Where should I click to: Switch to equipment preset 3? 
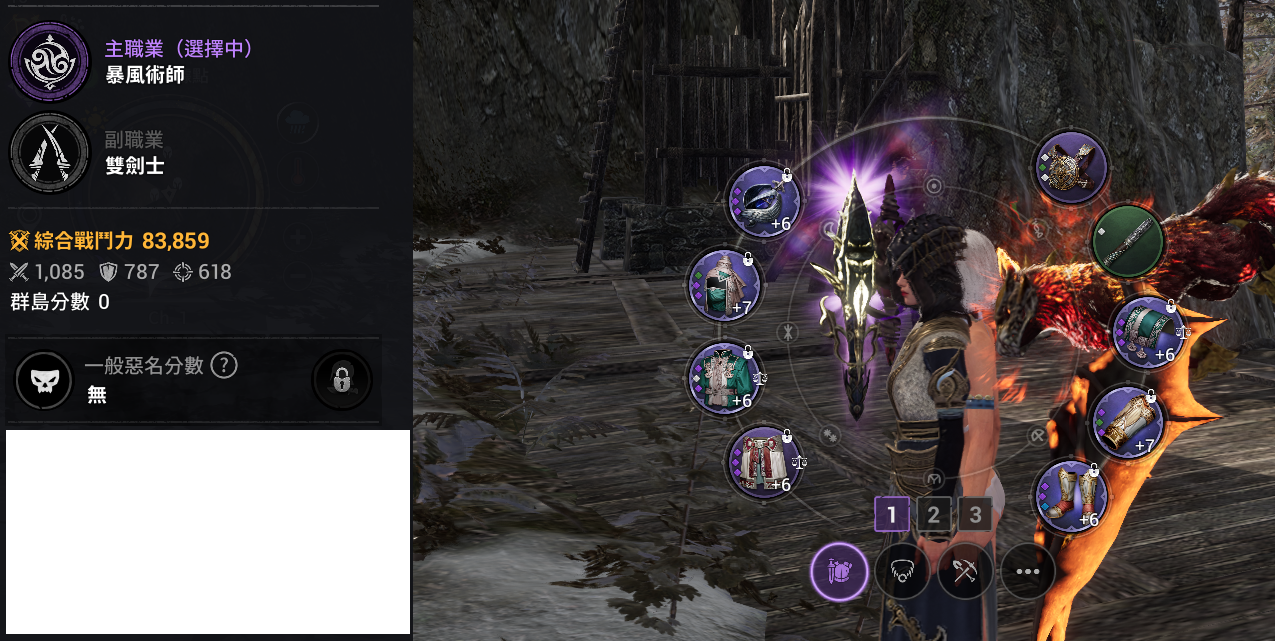[x=975, y=515]
